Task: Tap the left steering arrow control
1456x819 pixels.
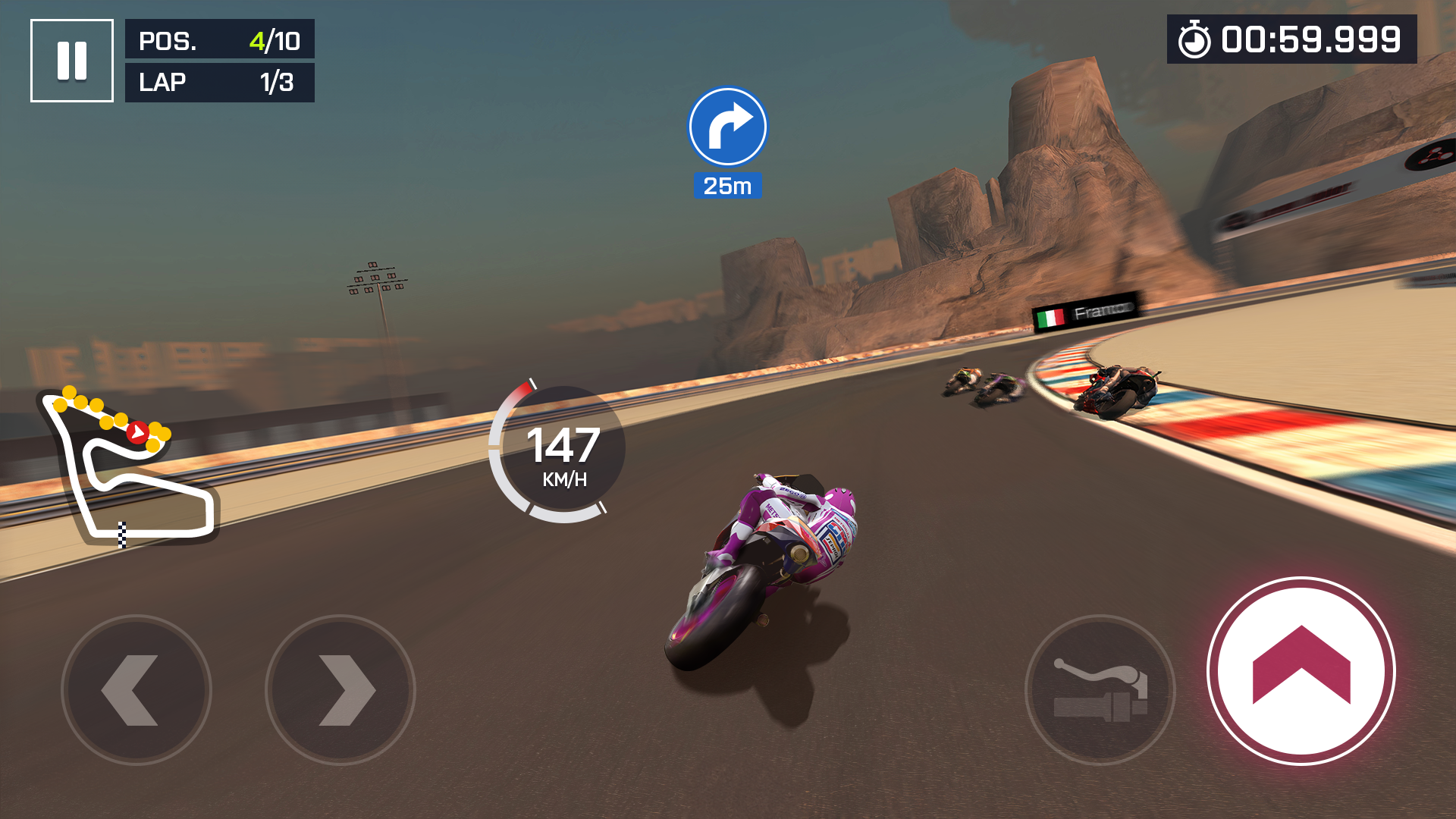Action: pos(140,690)
